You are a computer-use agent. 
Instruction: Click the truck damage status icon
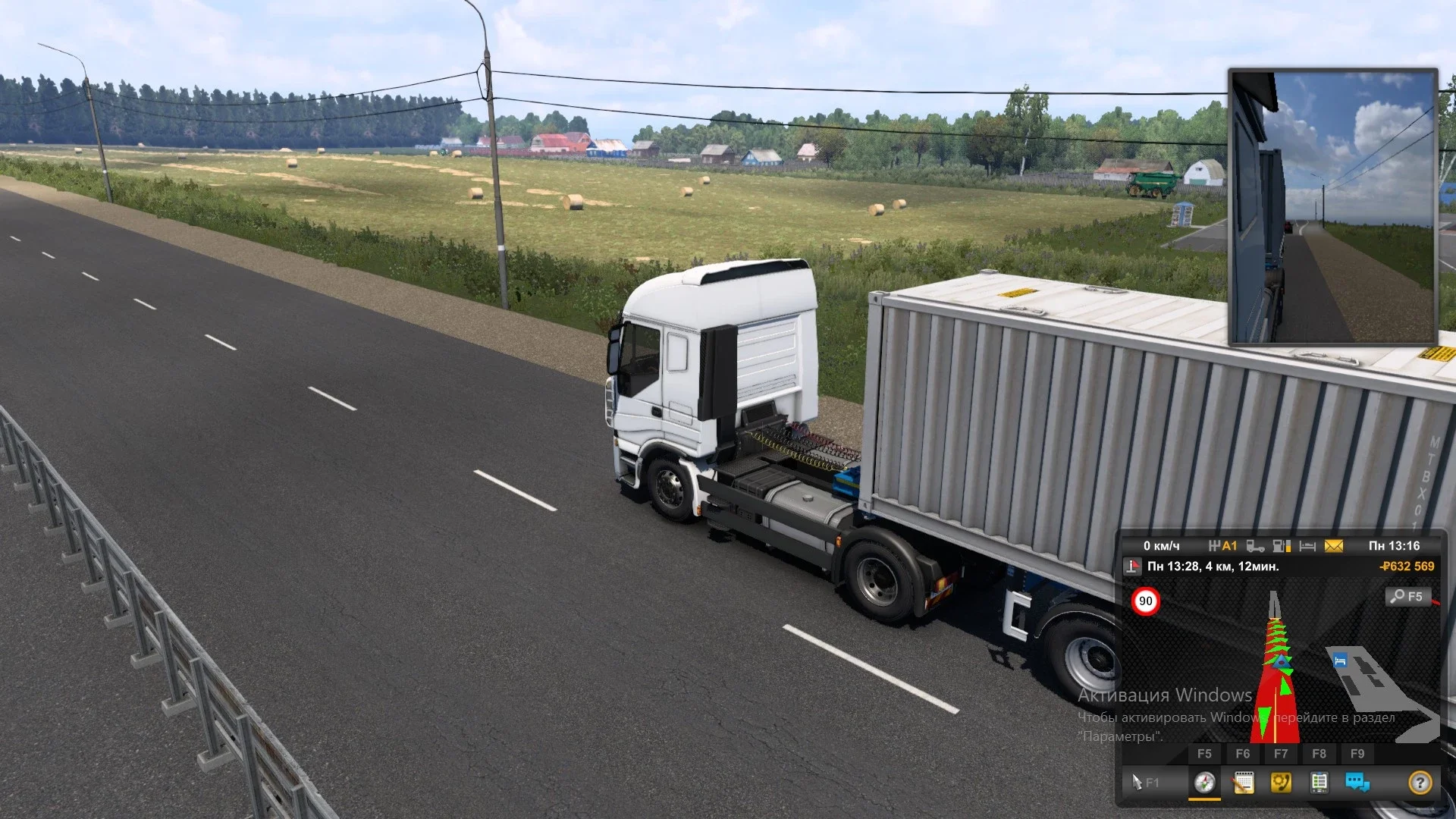tap(1254, 547)
